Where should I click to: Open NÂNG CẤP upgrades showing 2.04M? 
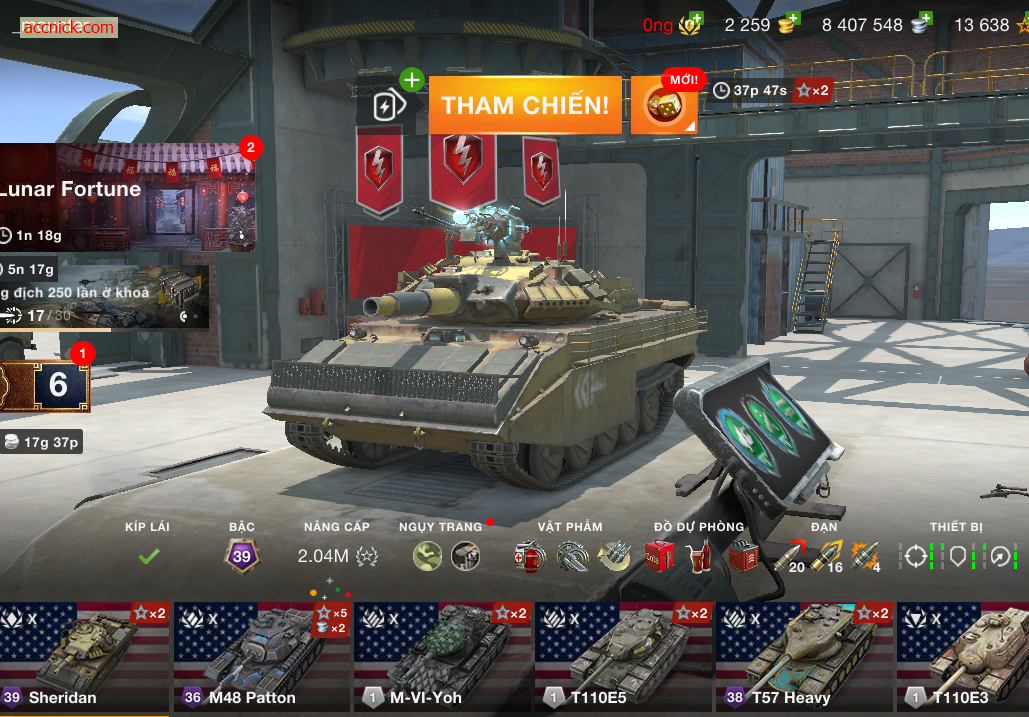point(337,556)
